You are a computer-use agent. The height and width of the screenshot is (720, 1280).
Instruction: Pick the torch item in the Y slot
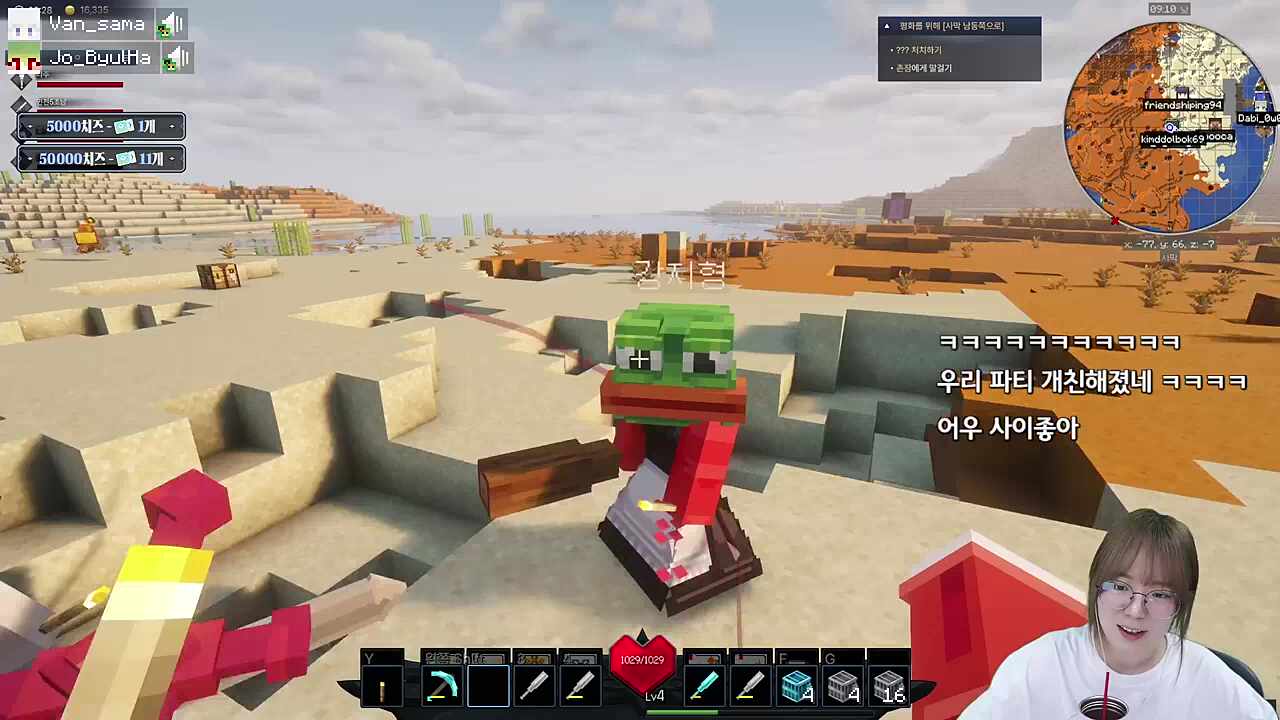coord(382,688)
